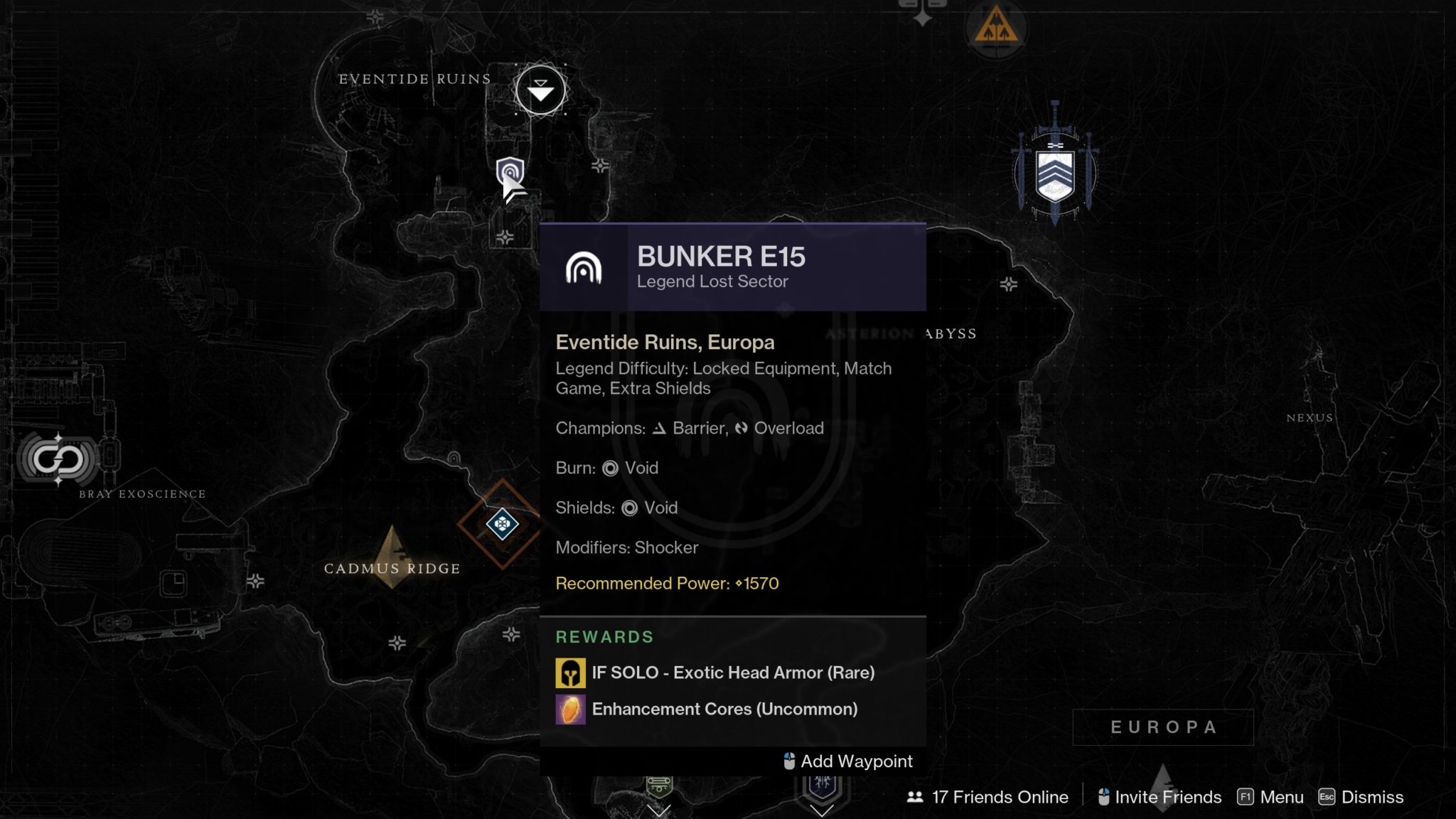Click the 17 Friends Online entry
Screen dimensions: 1456x819
[x=1000, y=797]
